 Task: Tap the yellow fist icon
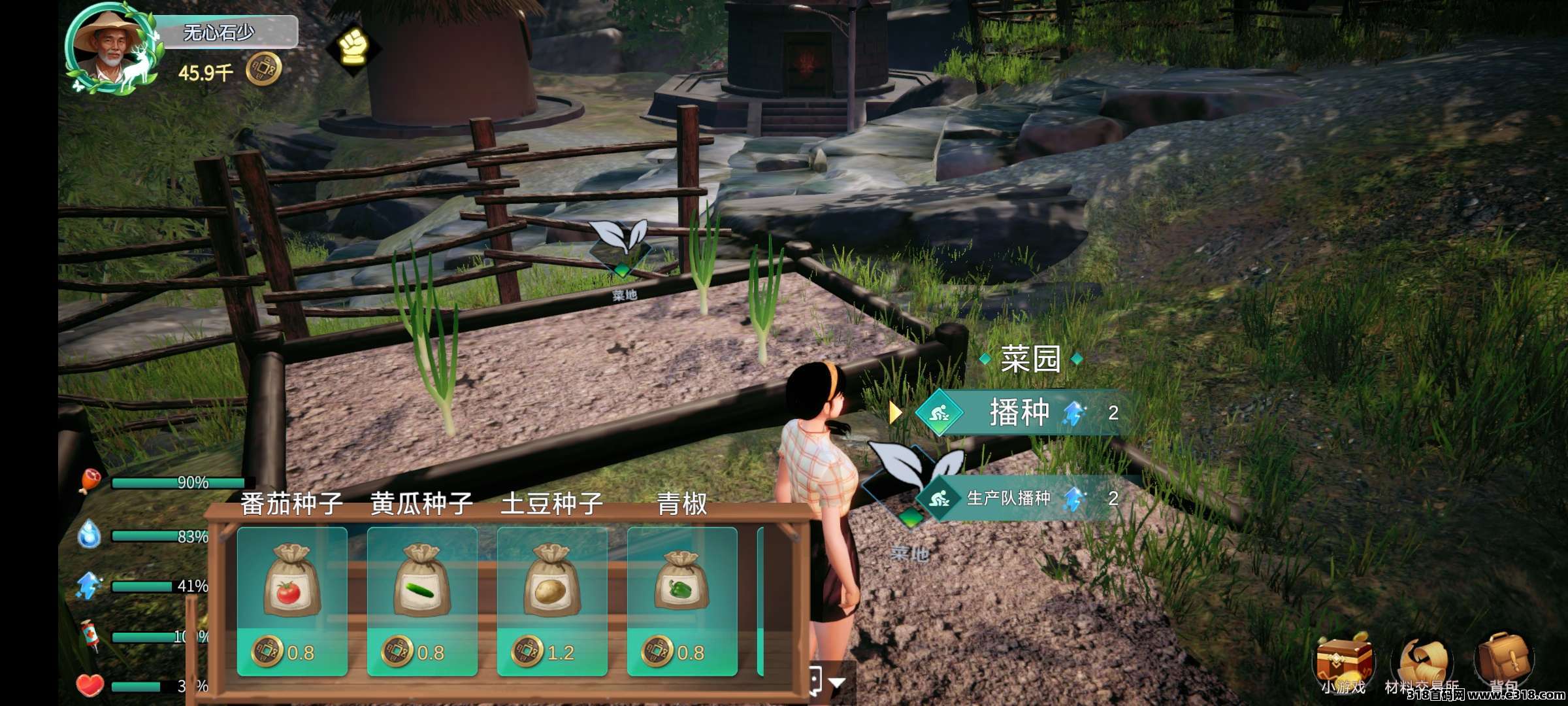pos(353,47)
